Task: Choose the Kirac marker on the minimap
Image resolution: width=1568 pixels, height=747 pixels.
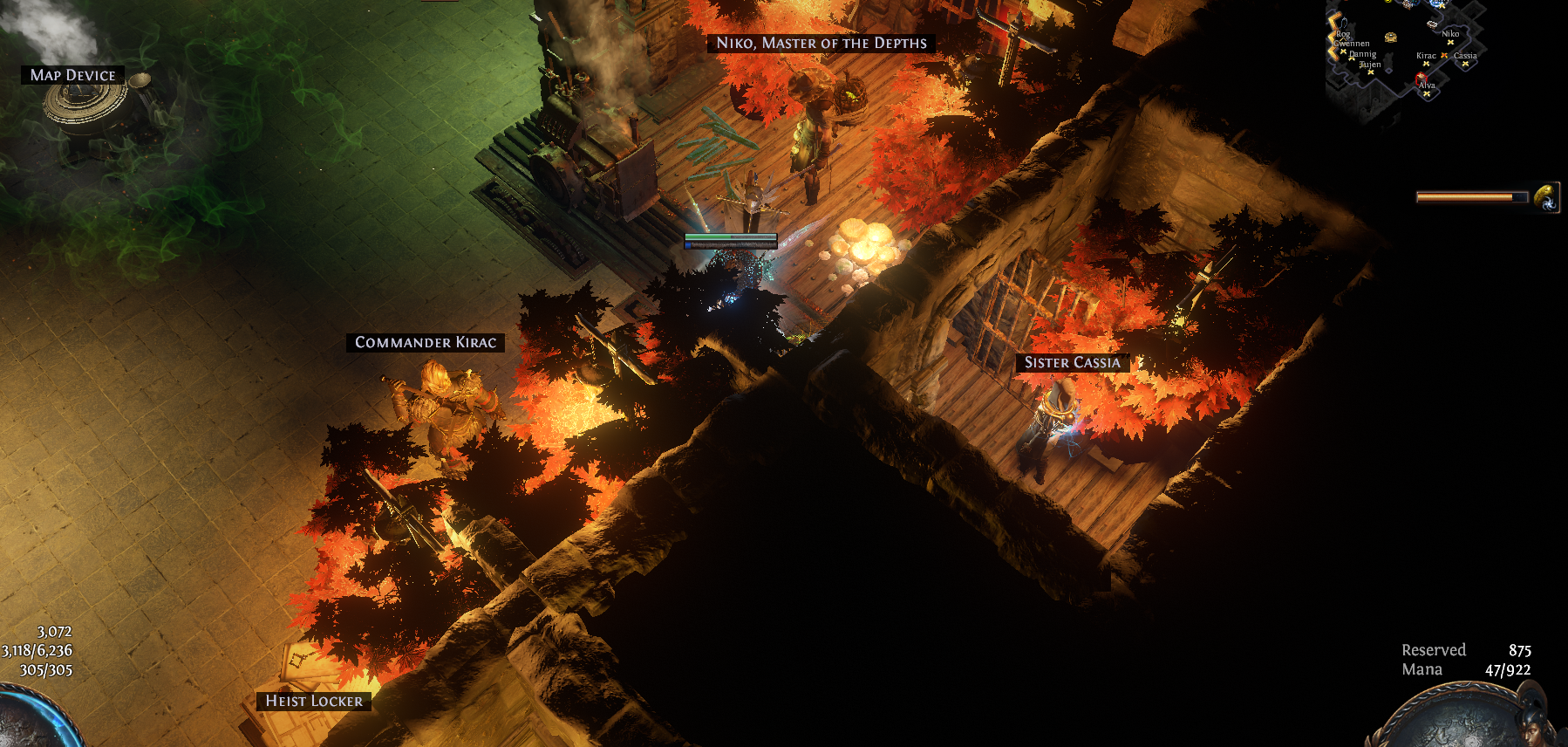Action: coord(1427,63)
